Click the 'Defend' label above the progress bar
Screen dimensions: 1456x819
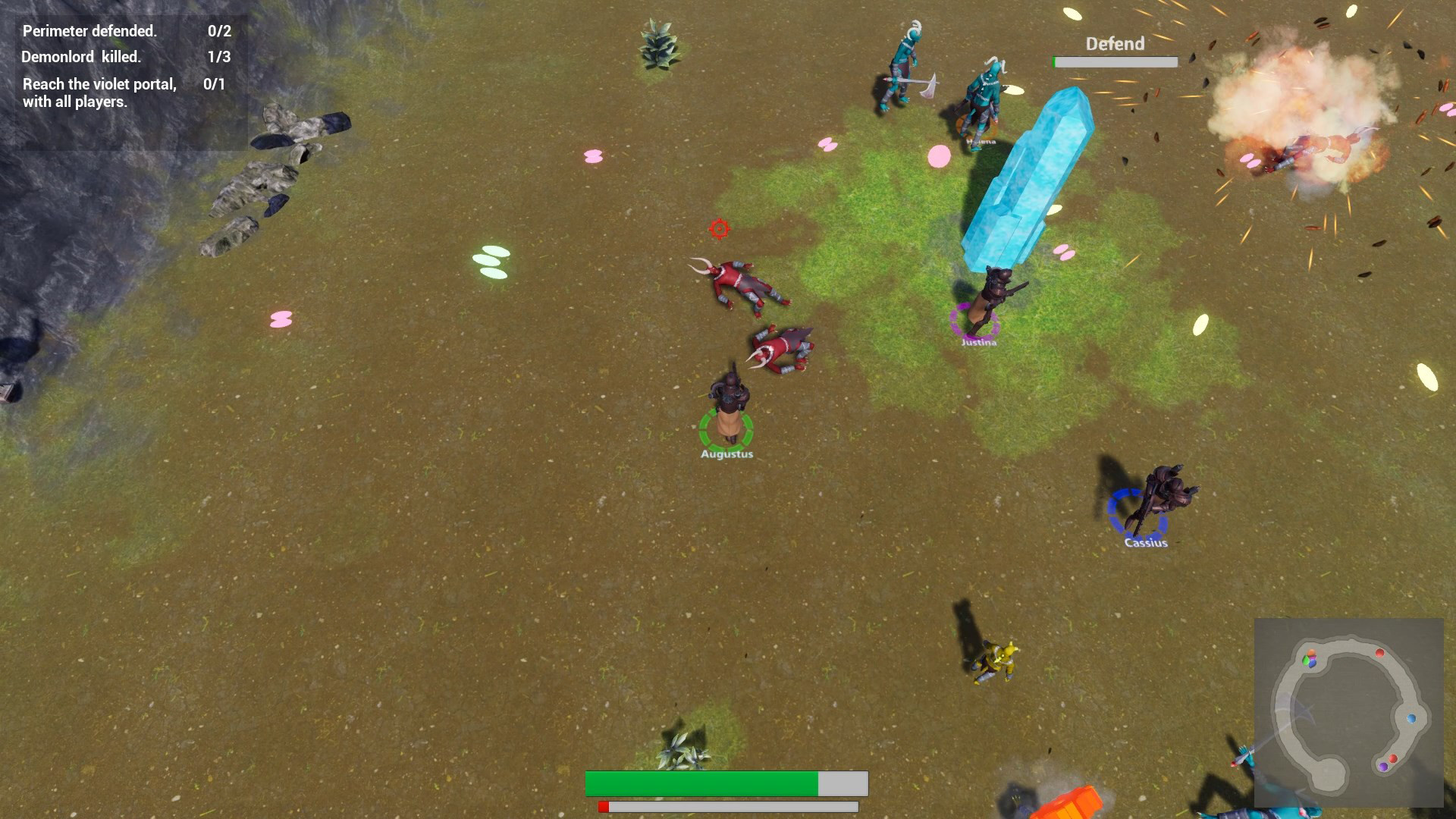(1113, 44)
